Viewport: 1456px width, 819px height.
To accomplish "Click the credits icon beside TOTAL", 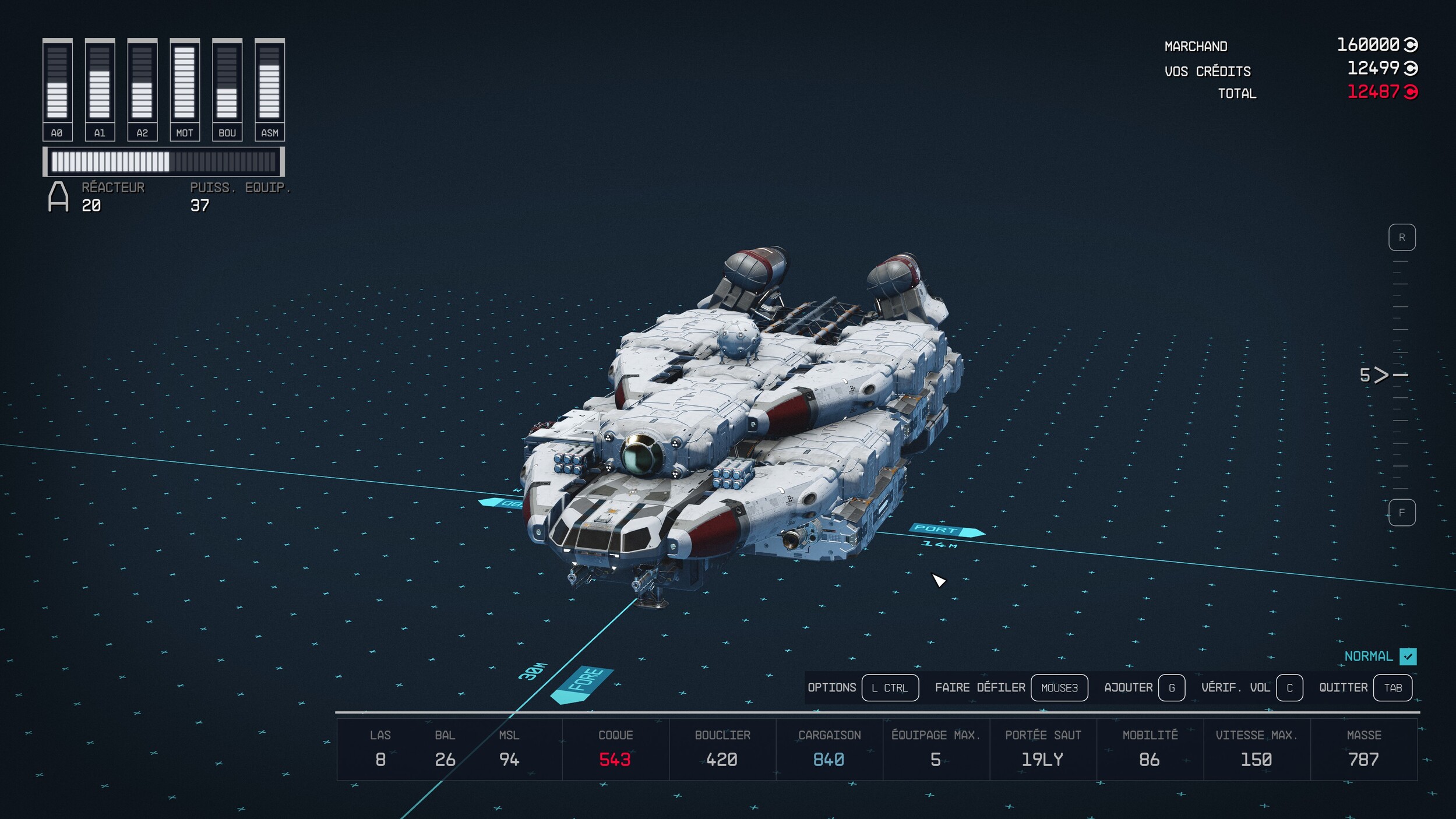I will click(1411, 93).
